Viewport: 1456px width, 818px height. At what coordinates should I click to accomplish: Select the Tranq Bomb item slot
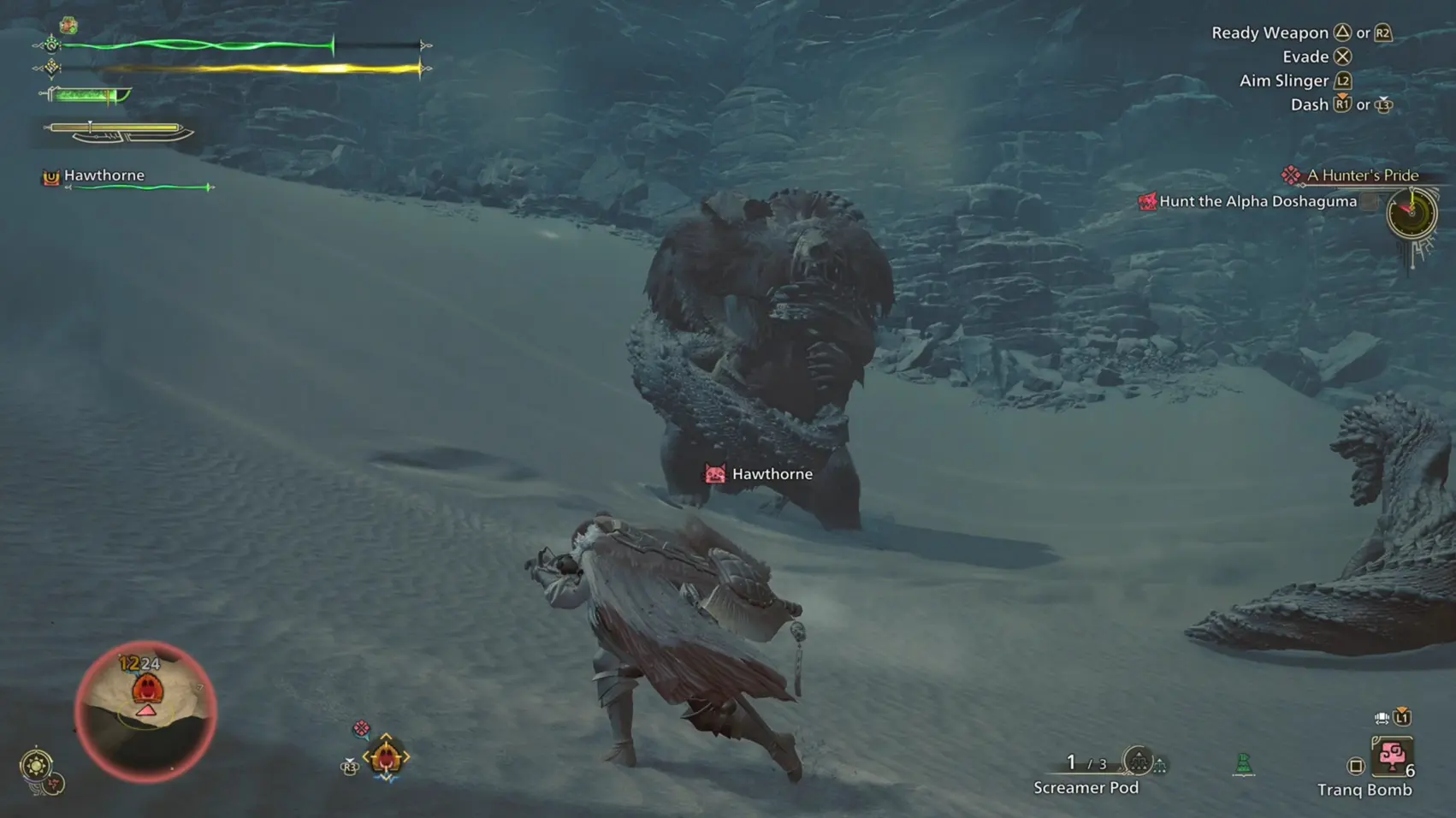click(x=1391, y=757)
